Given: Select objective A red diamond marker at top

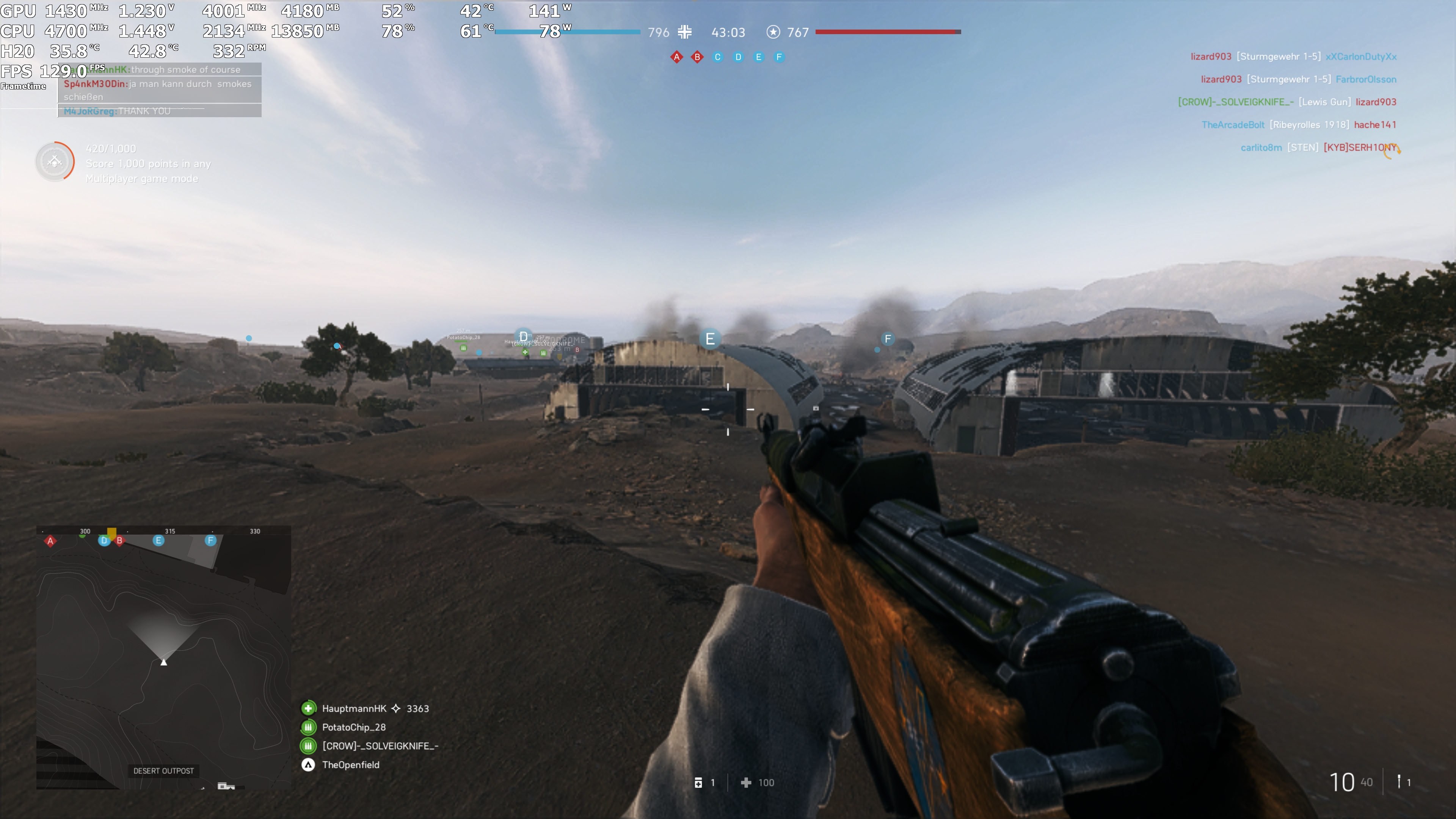Looking at the screenshot, I should (676, 56).
